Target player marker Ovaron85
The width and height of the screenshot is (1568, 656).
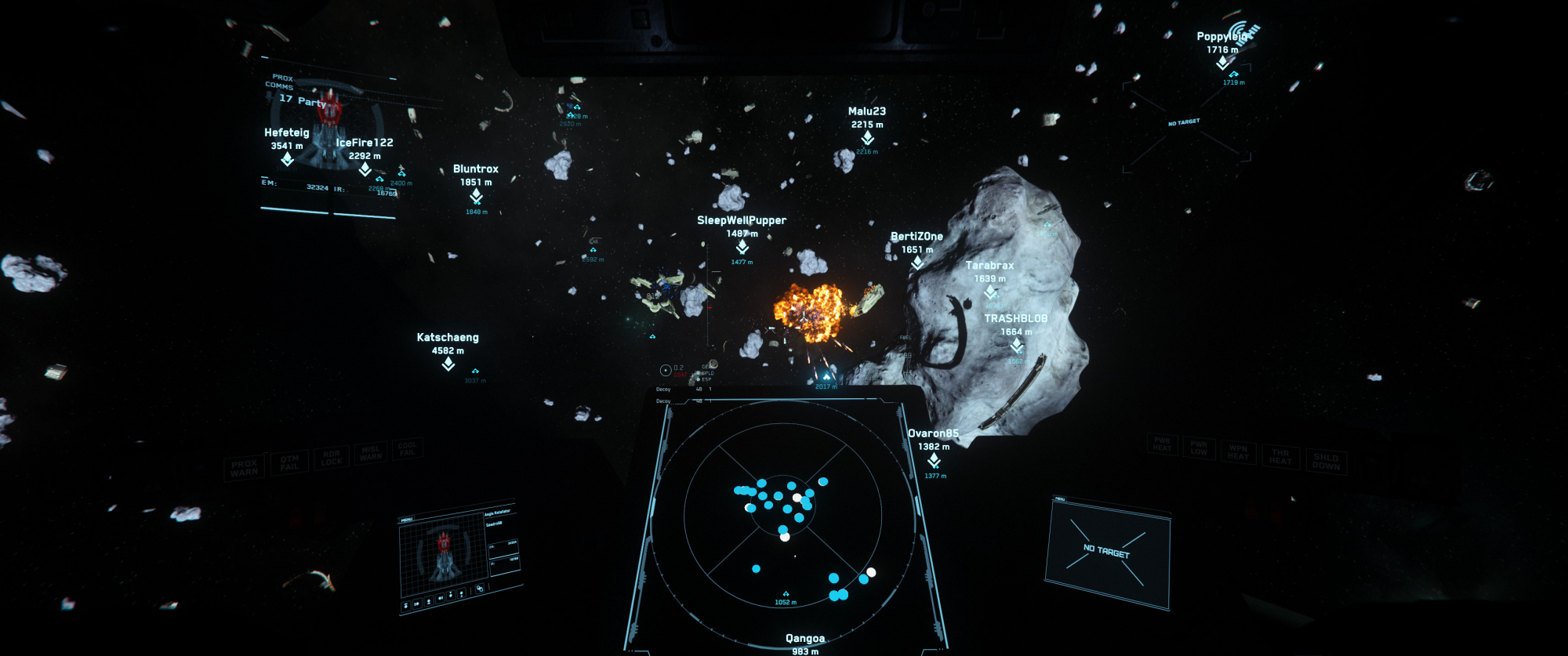click(933, 459)
